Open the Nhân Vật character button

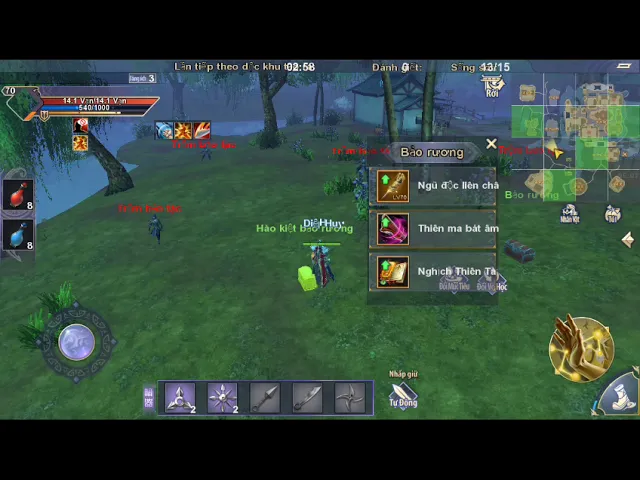pos(569,213)
